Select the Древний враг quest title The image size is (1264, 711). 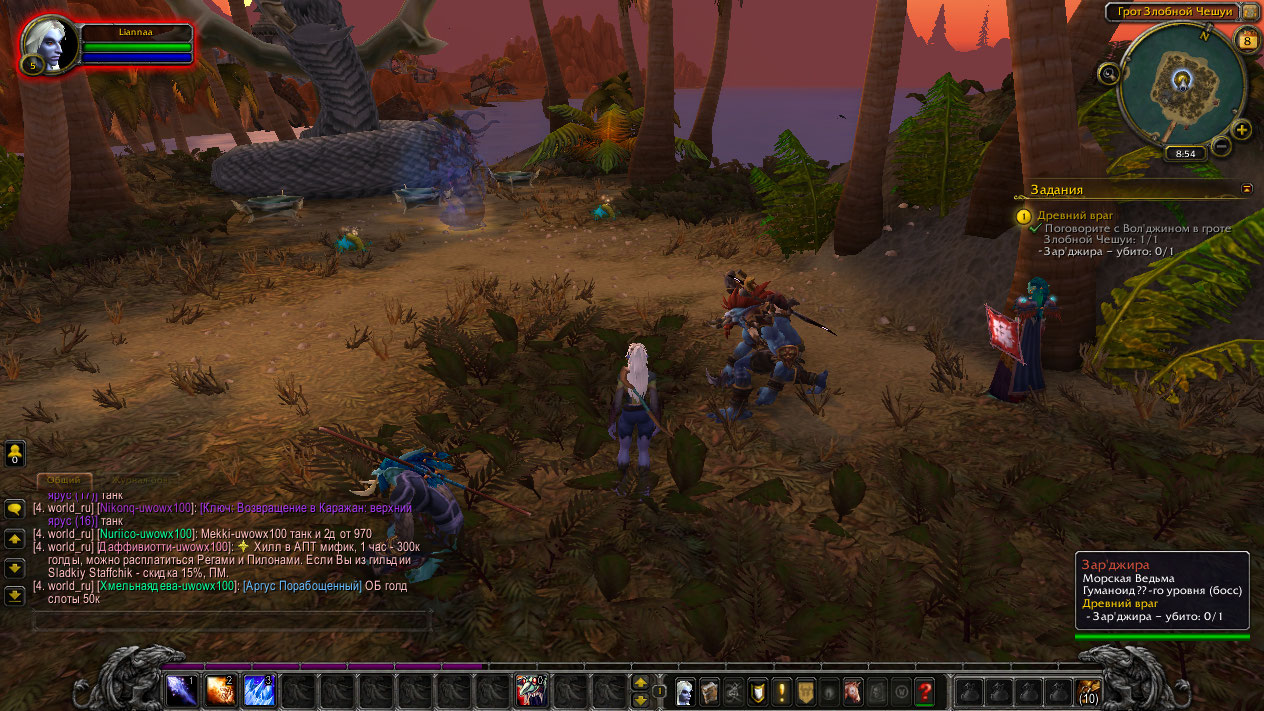[x=1075, y=215]
